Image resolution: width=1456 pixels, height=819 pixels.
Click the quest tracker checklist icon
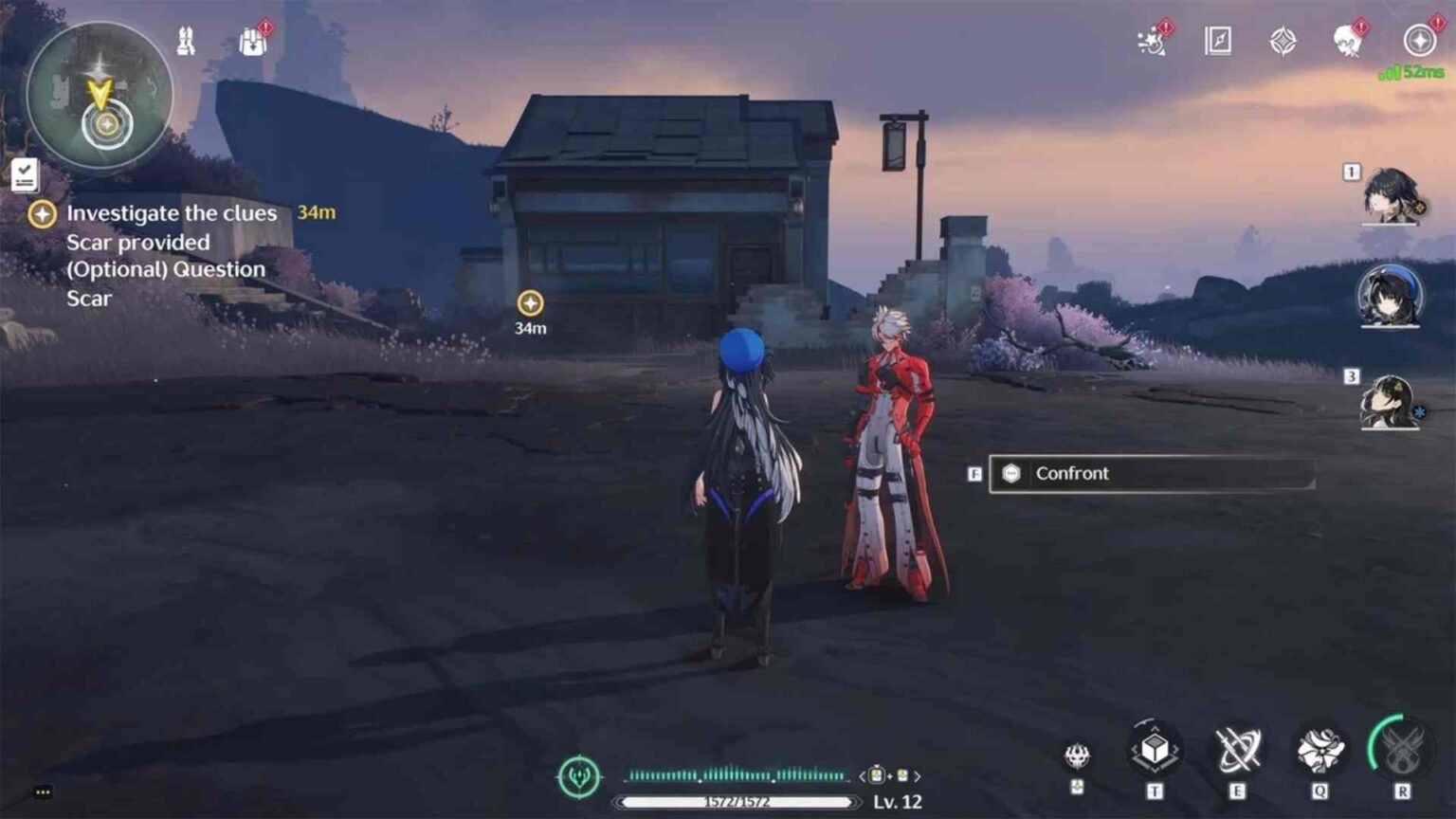point(26,173)
